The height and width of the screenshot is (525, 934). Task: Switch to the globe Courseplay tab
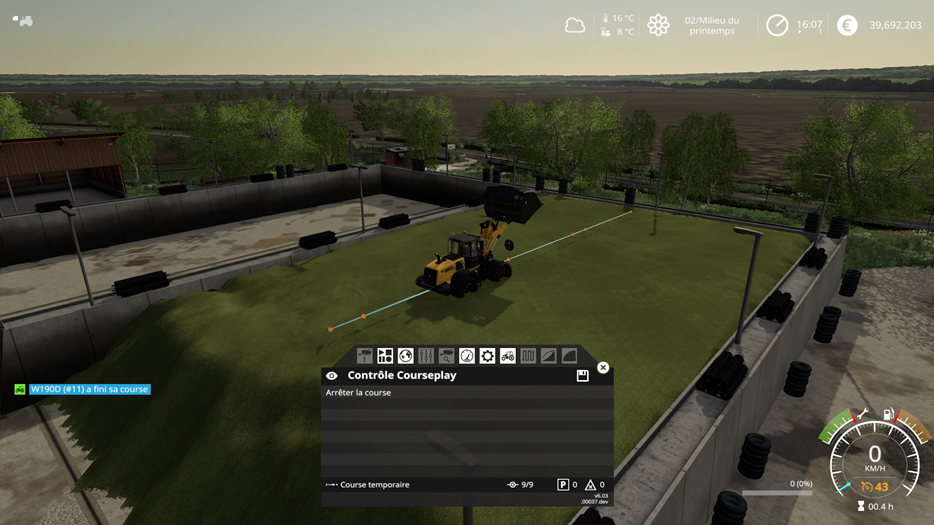405,356
